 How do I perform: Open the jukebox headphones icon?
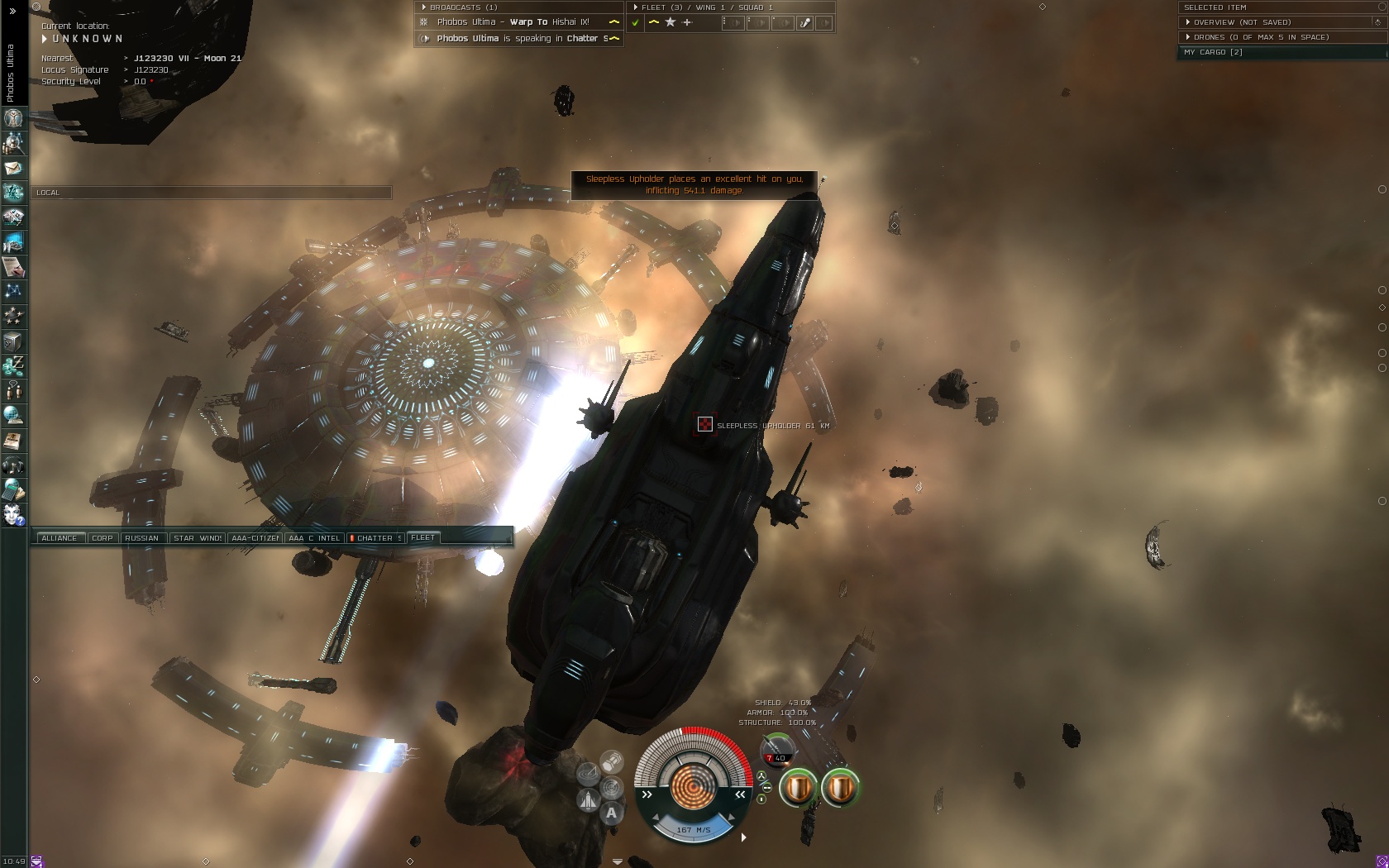click(x=13, y=465)
